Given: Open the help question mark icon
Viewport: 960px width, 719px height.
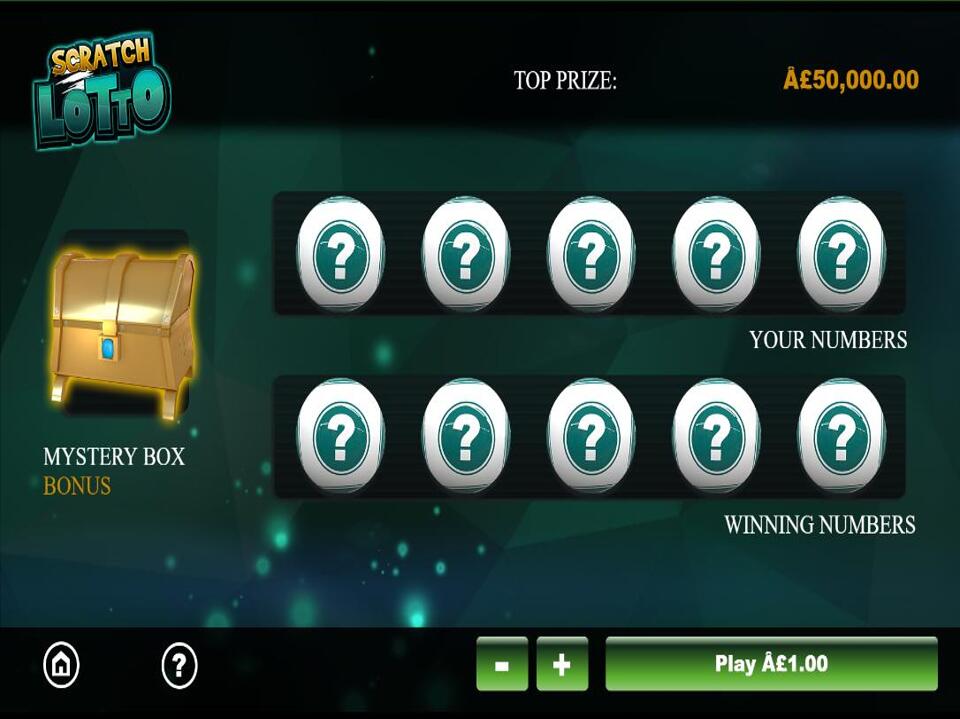Looking at the screenshot, I should coord(179,664).
